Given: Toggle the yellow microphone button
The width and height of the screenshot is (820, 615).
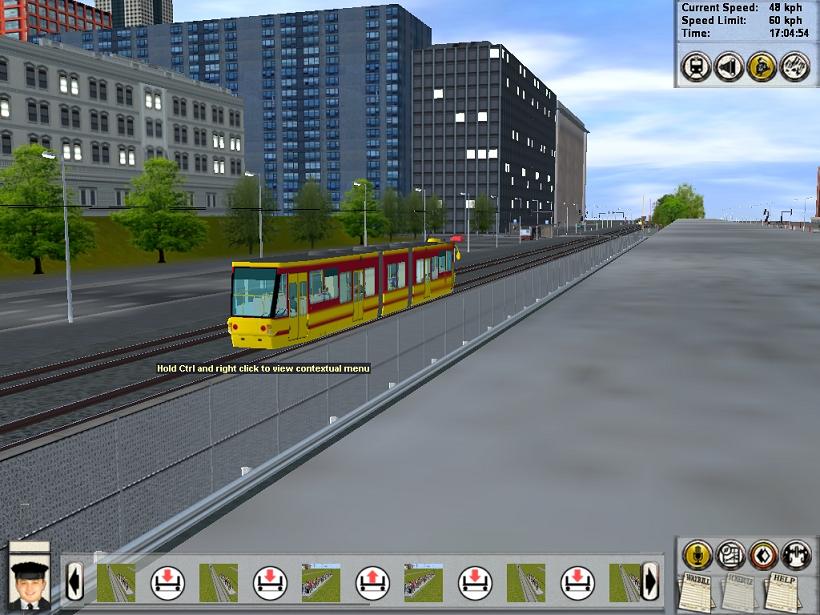Looking at the screenshot, I should pos(697,554).
